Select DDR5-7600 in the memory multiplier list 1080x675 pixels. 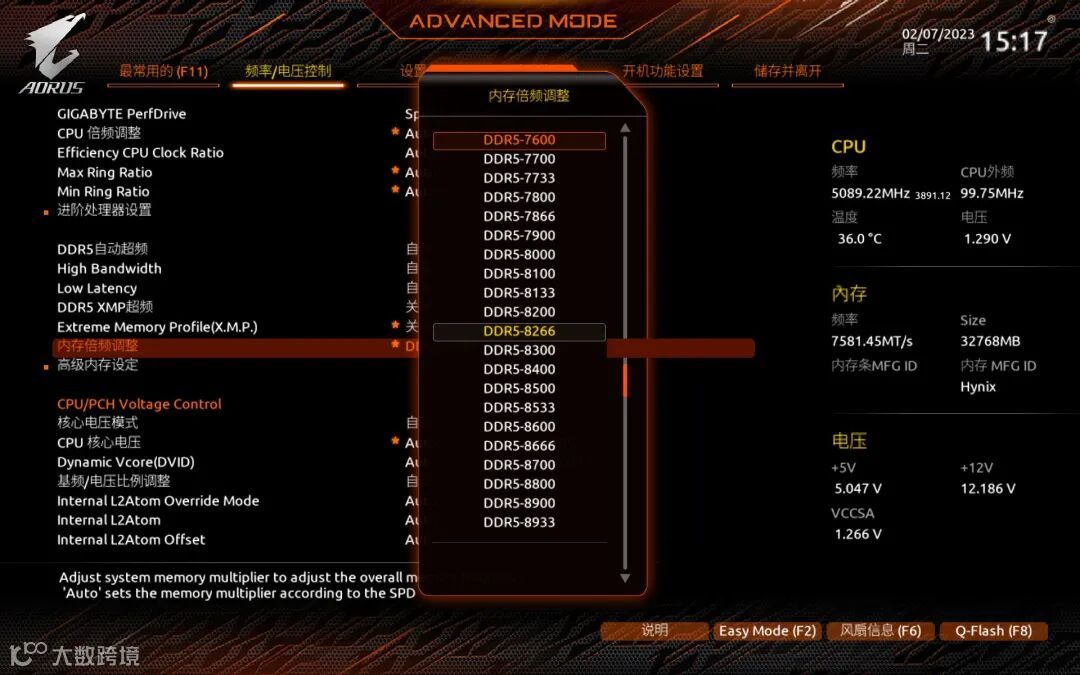coord(519,140)
